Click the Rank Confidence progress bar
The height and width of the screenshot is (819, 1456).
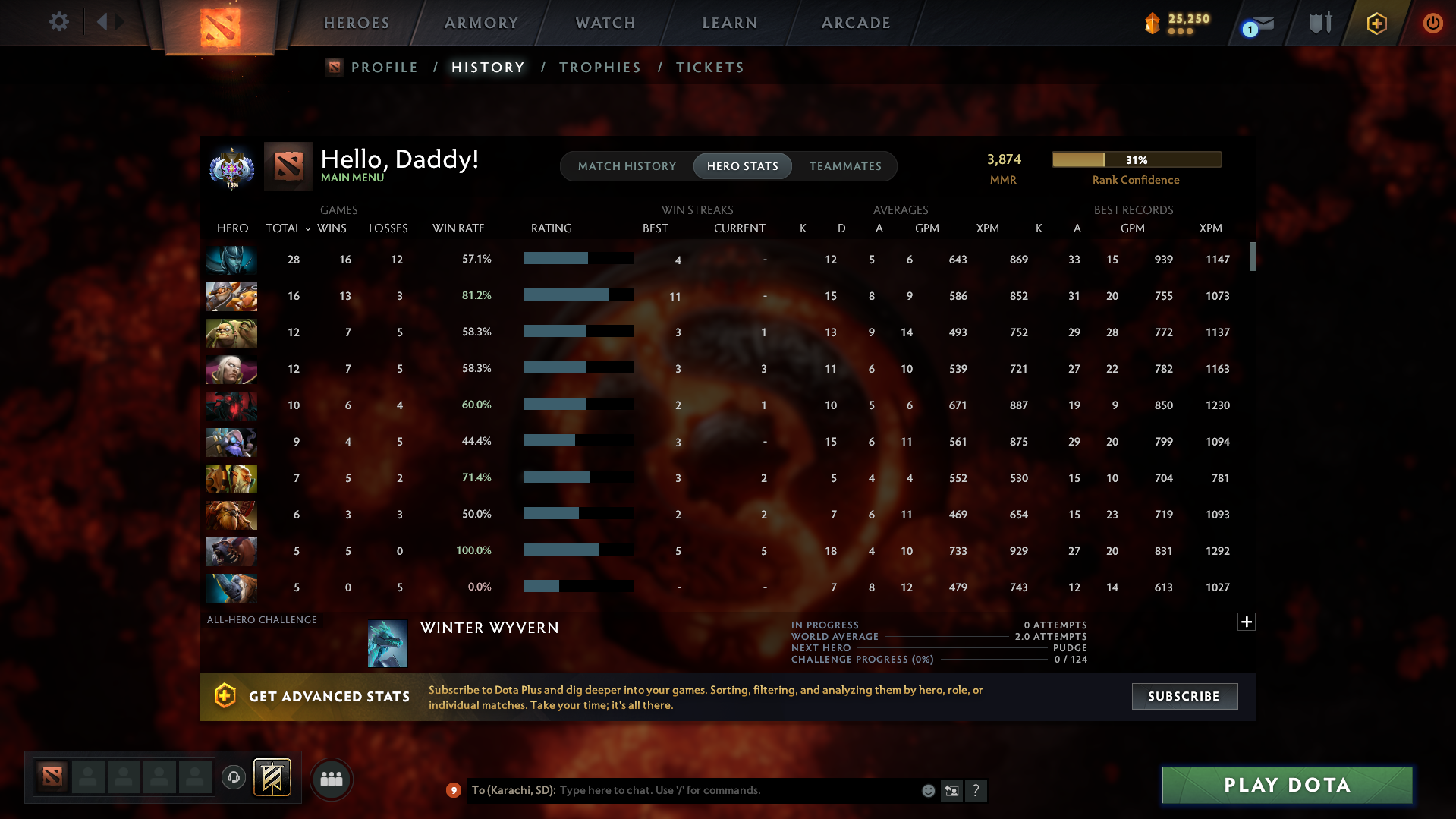click(1136, 159)
